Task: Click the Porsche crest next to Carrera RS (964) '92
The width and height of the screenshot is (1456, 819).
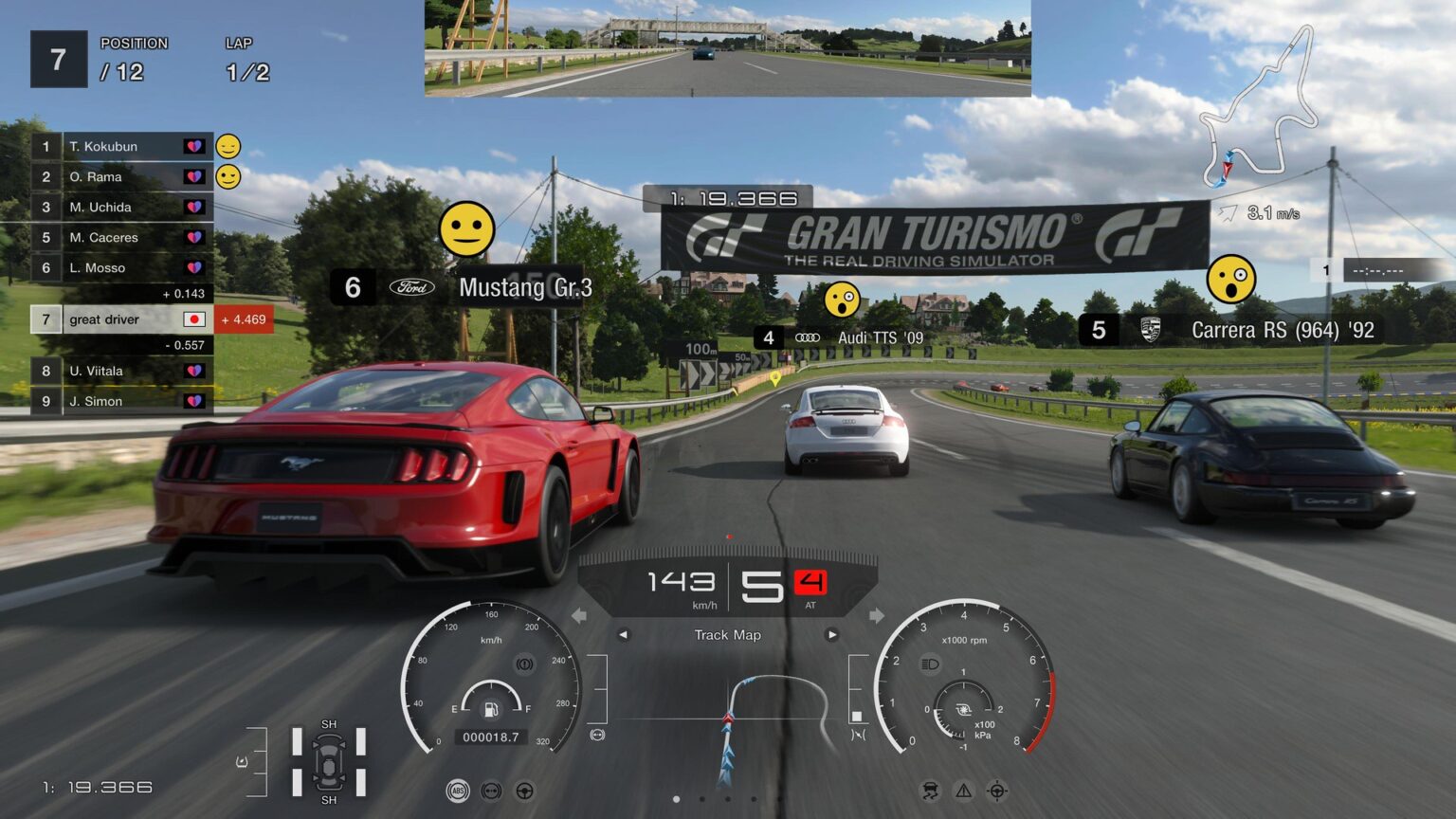Action: click(x=1153, y=332)
